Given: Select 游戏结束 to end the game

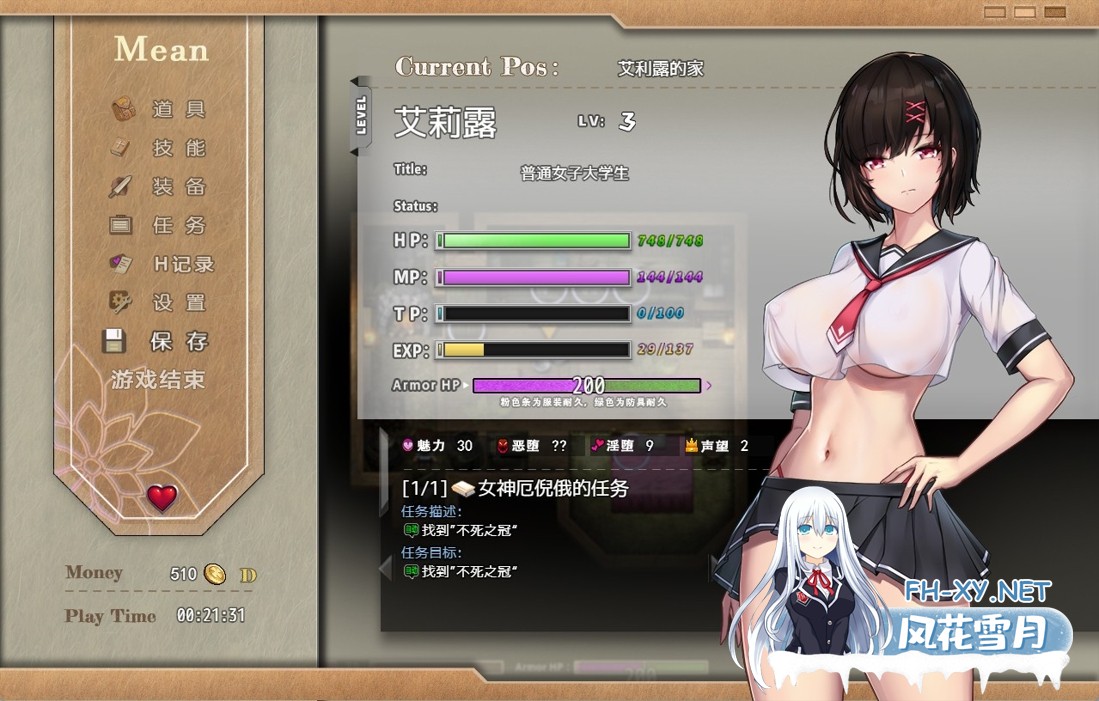Looking at the screenshot, I should point(158,380).
